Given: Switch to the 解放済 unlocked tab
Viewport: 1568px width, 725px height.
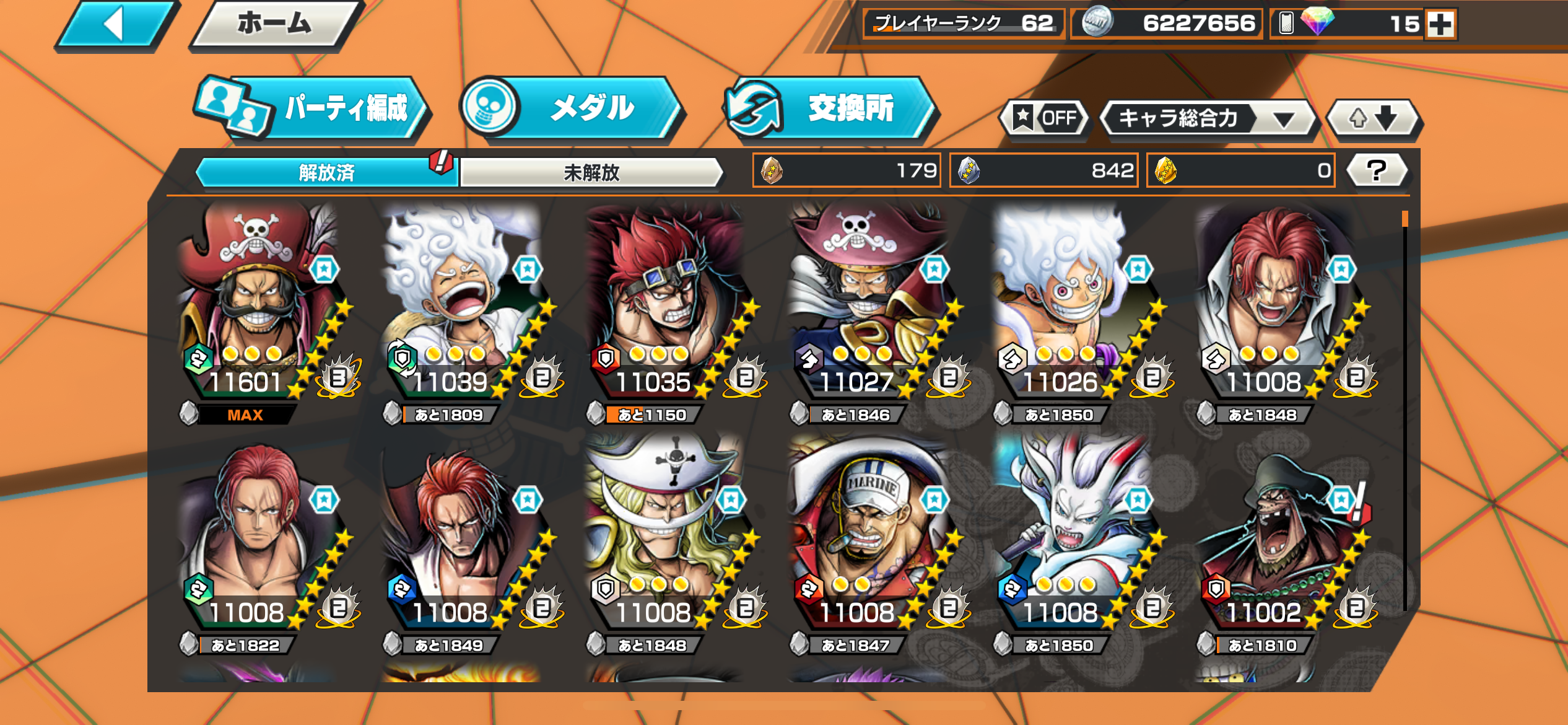Looking at the screenshot, I should point(326,172).
